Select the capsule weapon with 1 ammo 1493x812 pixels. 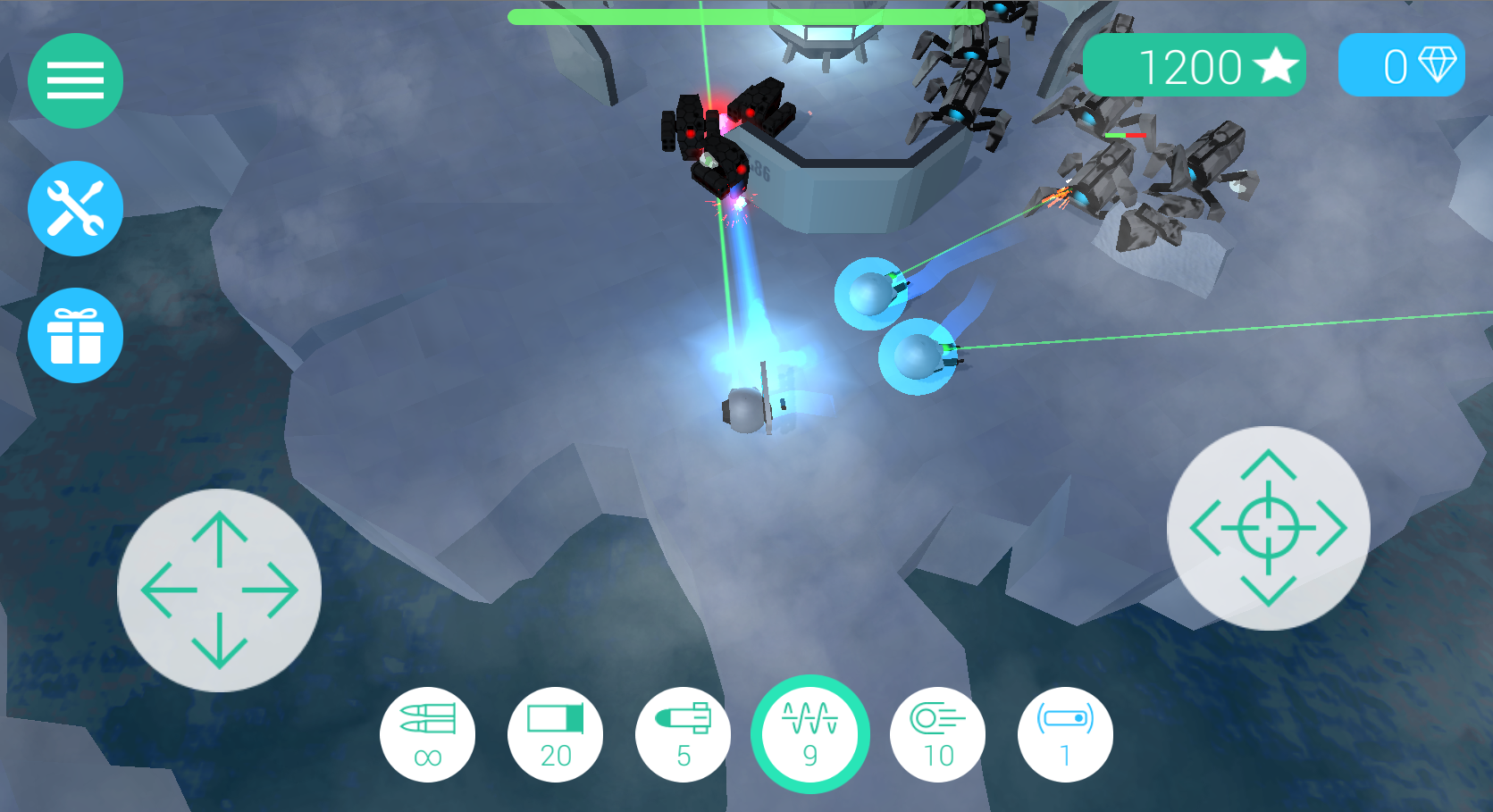point(1065,734)
